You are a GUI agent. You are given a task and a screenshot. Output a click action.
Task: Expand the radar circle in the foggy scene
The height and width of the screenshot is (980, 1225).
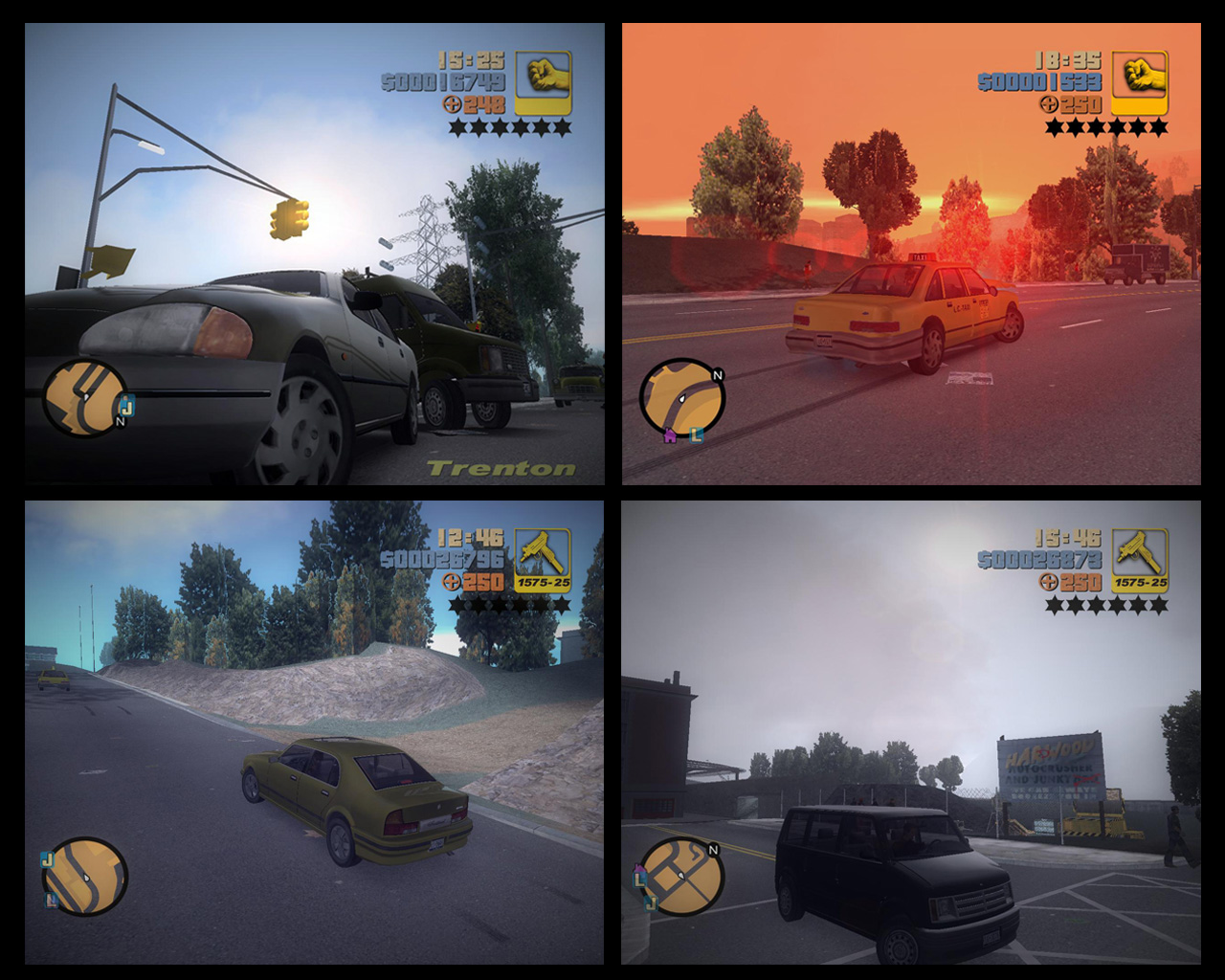(681, 878)
